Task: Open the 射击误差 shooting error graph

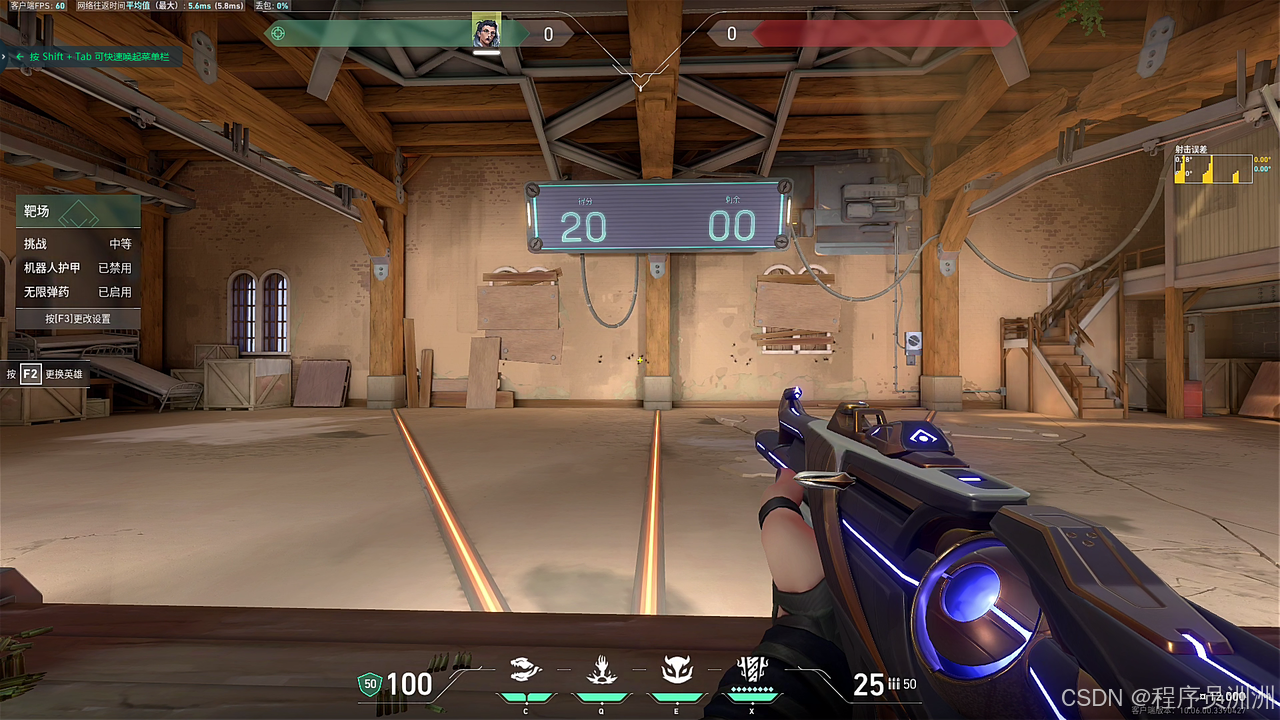Action: pos(1212,168)
